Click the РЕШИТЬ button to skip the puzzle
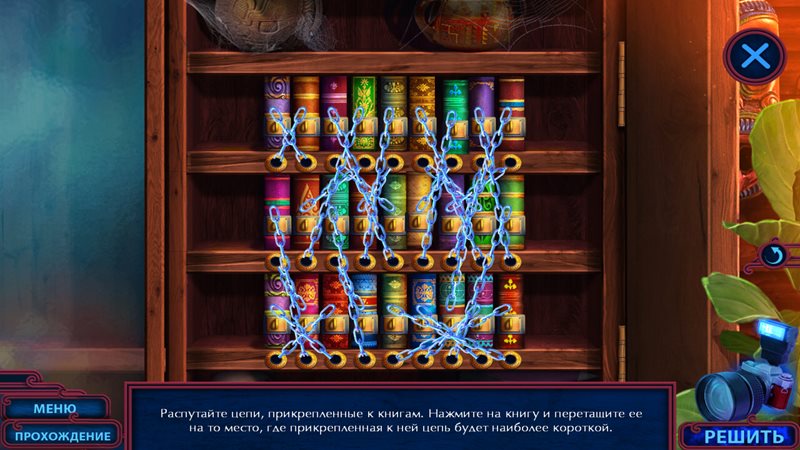The width and height of the screenshot is (800, 450). (744, 436)
